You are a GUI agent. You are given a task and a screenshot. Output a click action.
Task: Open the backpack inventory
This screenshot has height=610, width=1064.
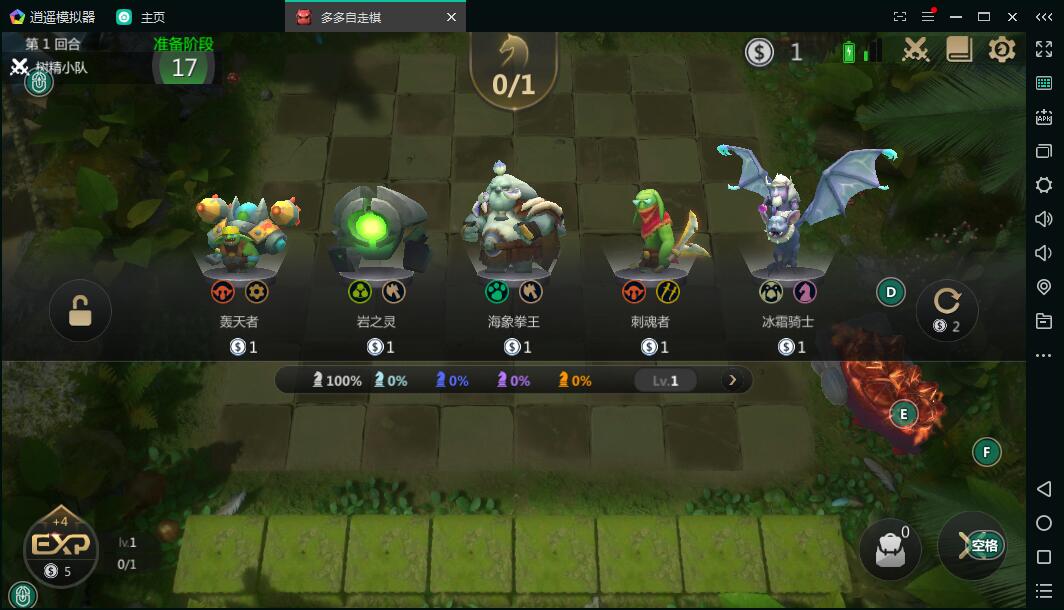[889, 548]
